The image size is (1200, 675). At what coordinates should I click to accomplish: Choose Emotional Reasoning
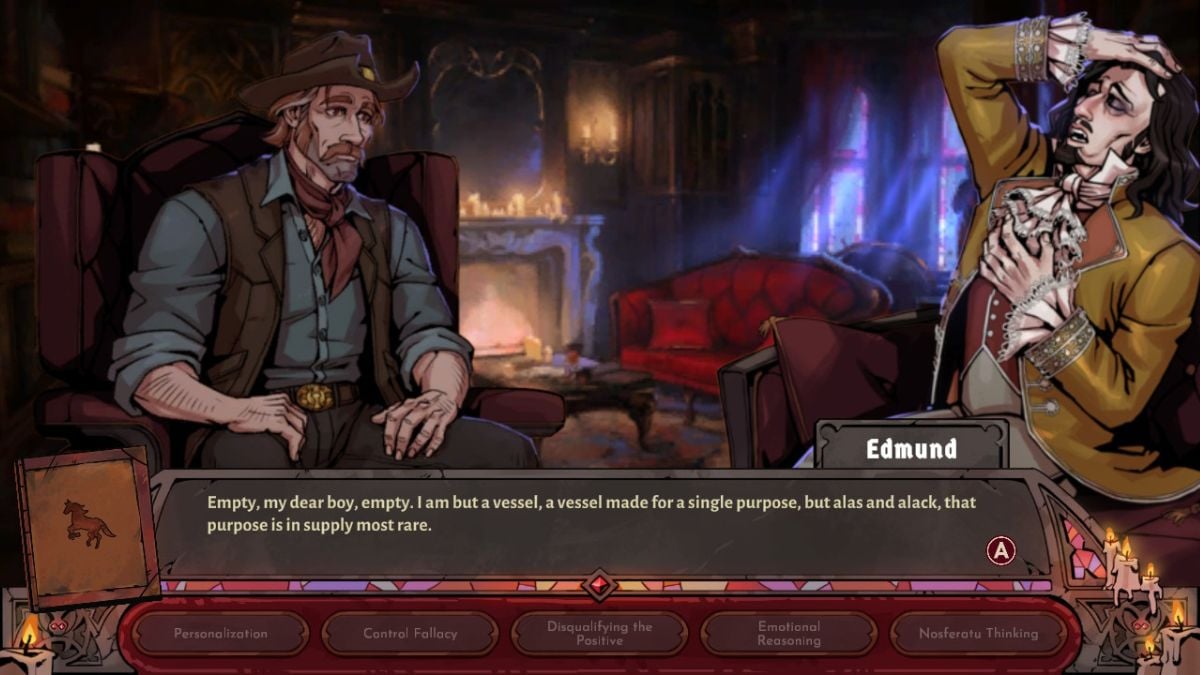(789, 633)
